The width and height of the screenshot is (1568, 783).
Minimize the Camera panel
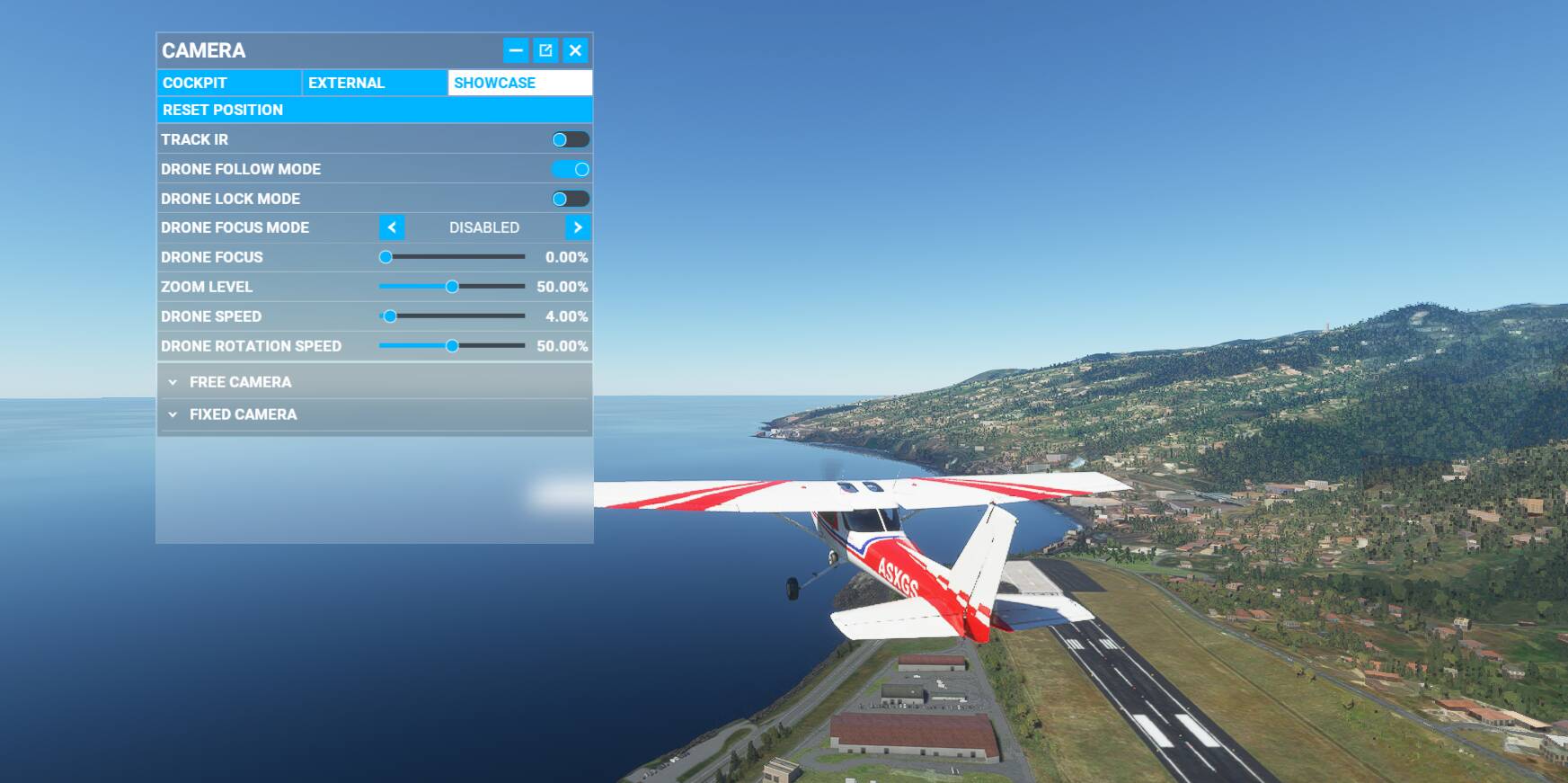point(516,50)
